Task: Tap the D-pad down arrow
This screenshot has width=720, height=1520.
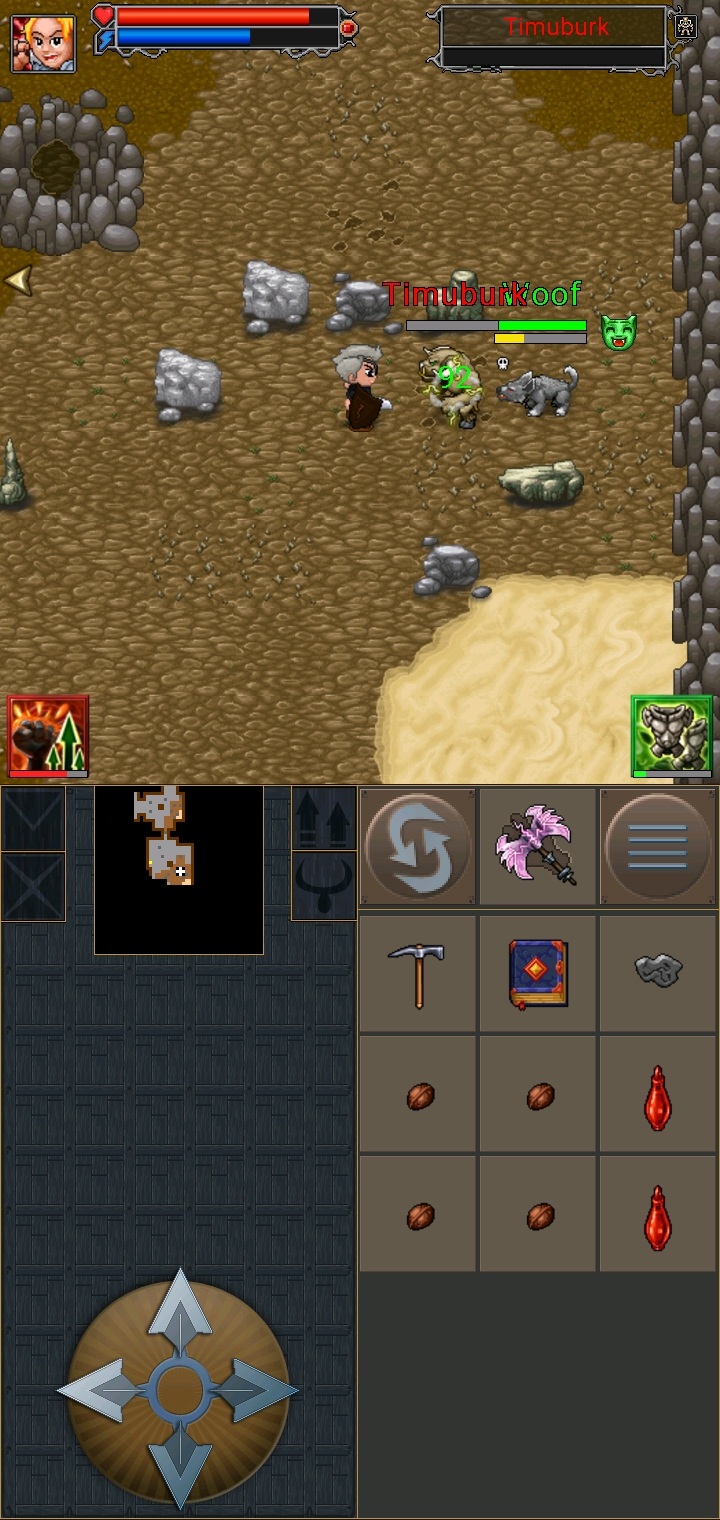Action: [x=180, y=1468]
